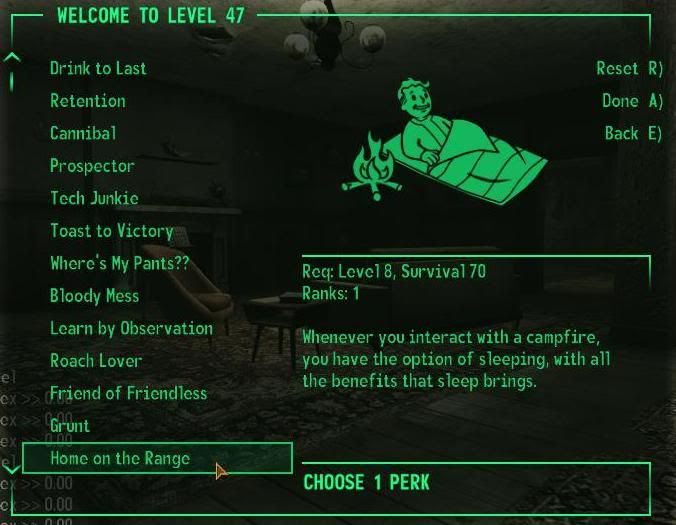Select Toast to Victory perk
This screenshot has height=525, width=676.
pos(111,231)
